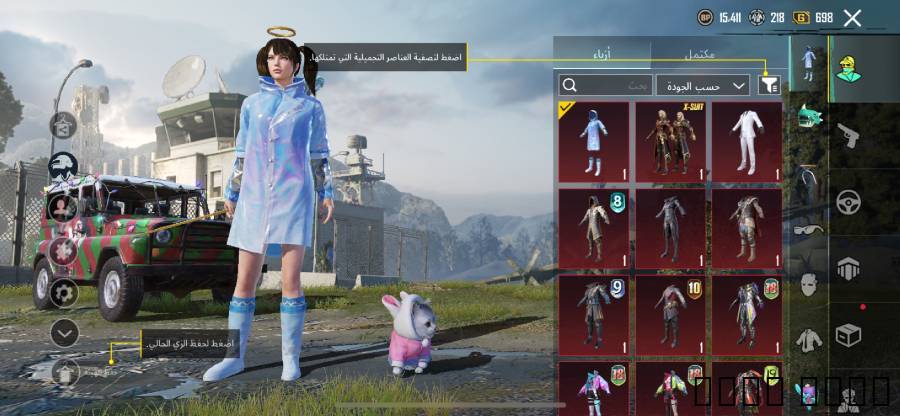The height and width of the screenshot is (416, 900).
Task: Open the pistol weapons category
Action: point(849,134)
